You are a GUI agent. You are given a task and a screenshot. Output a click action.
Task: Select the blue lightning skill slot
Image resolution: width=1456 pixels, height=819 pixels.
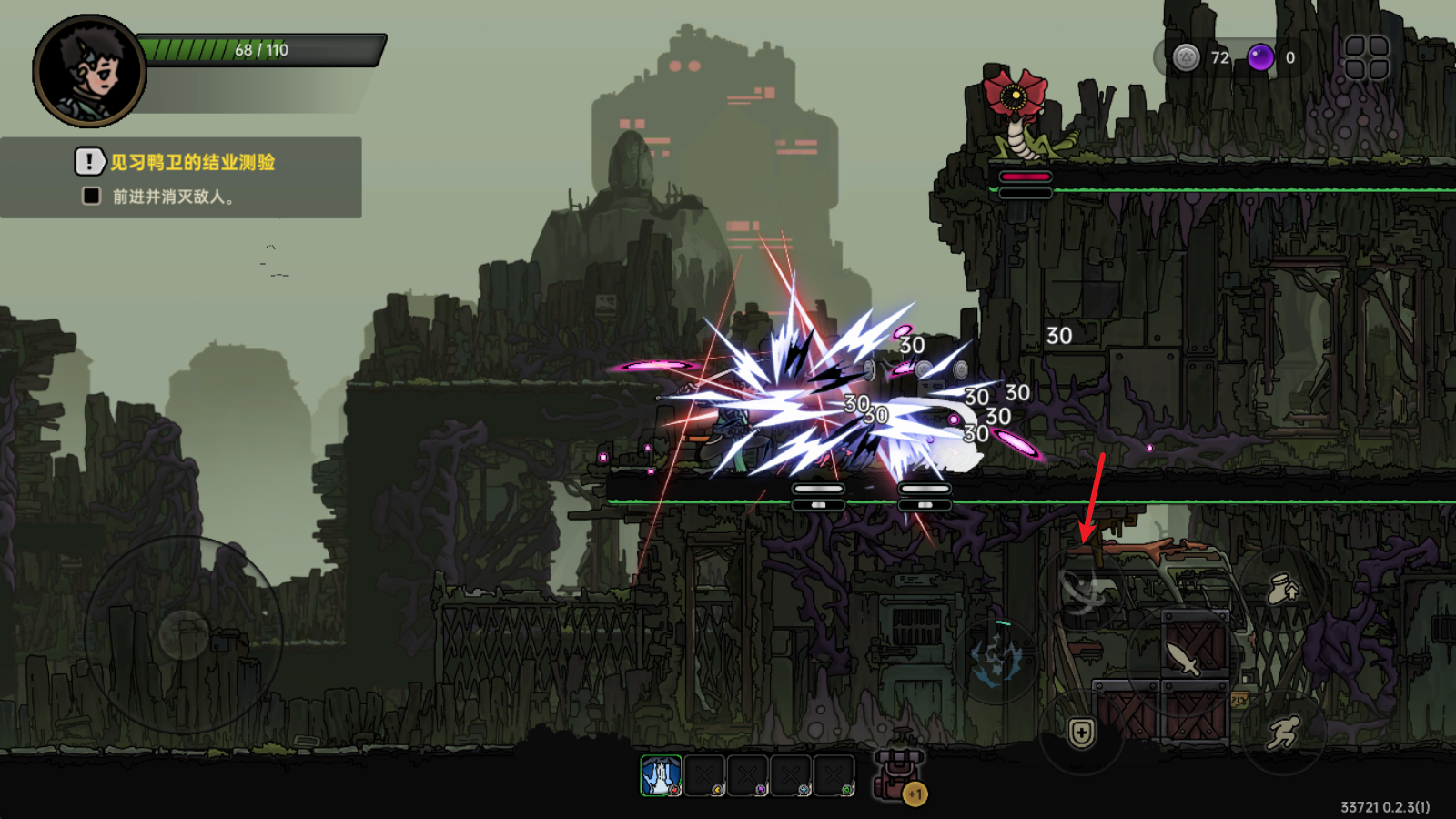click(661, 776)
